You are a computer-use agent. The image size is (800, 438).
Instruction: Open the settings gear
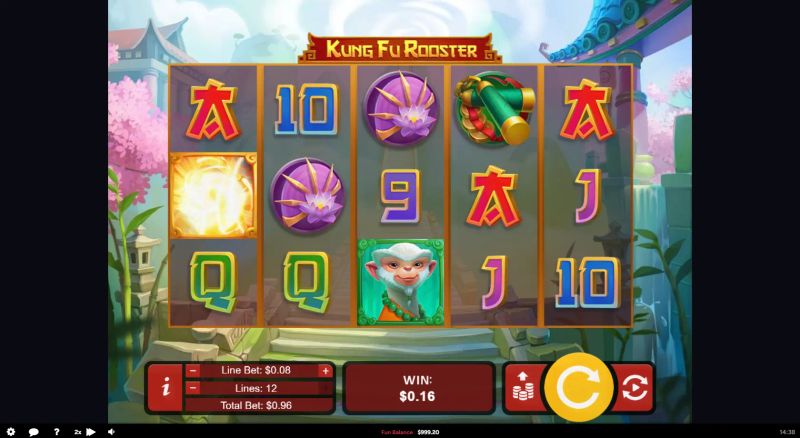click(x=11, y=432)
